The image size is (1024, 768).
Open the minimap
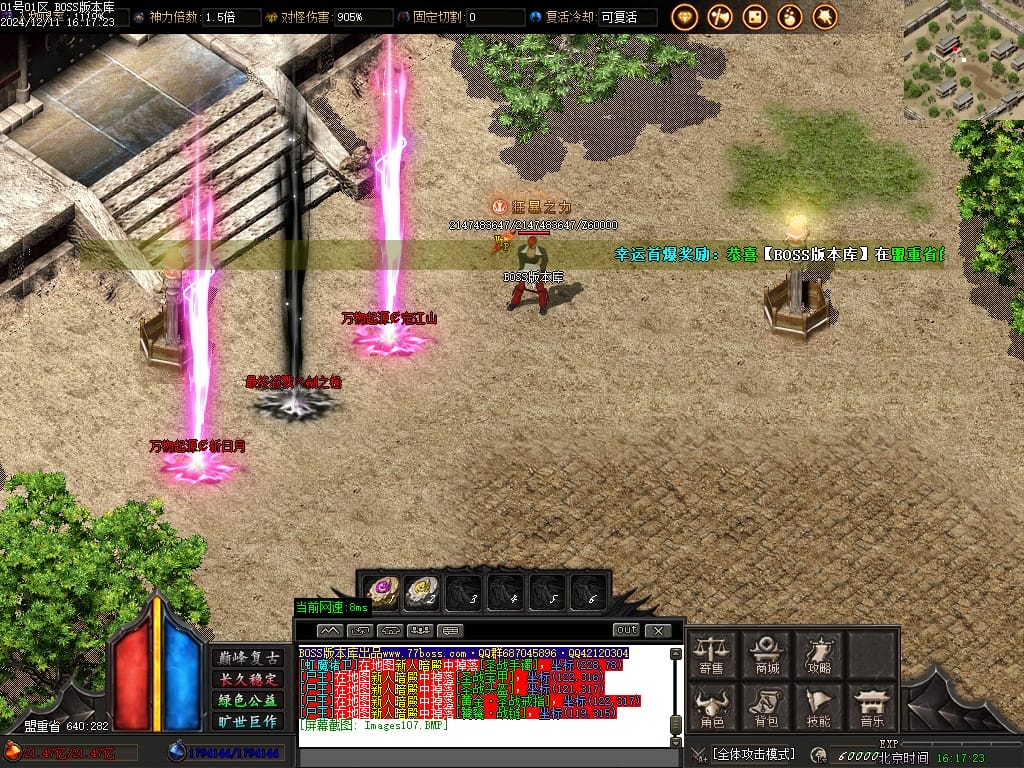963,60
